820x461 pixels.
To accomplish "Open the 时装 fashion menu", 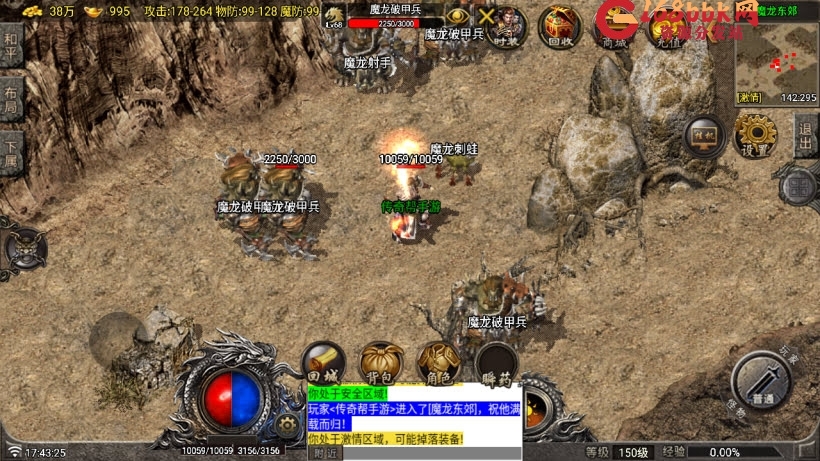I will click(508, 25).
